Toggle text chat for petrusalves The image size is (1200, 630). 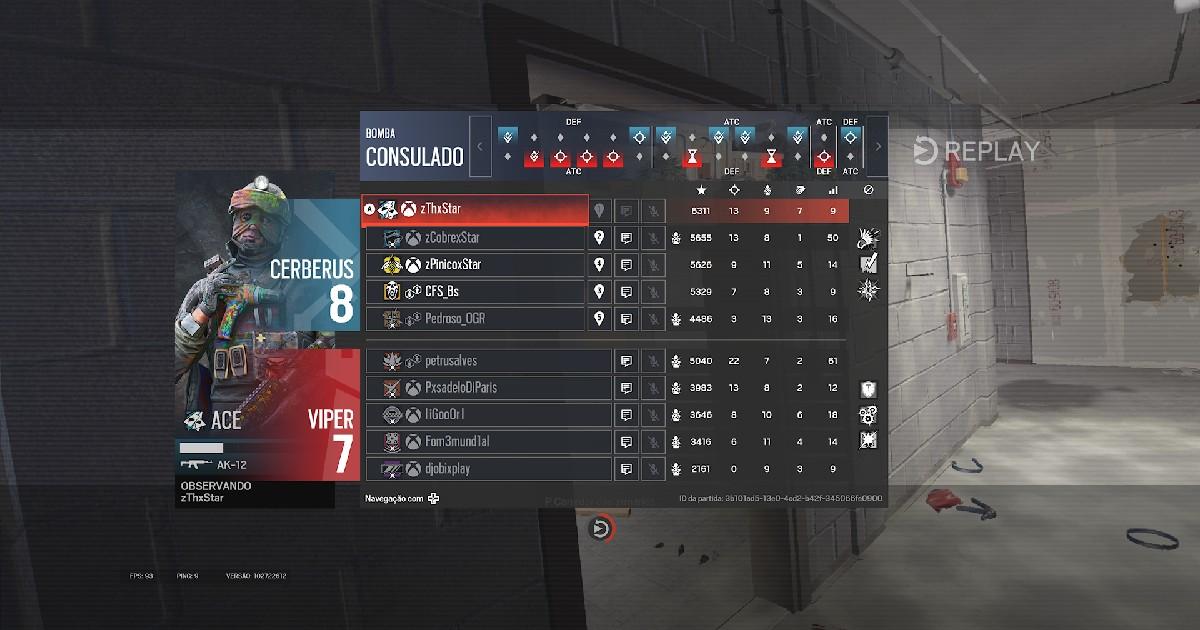(626, 361)
